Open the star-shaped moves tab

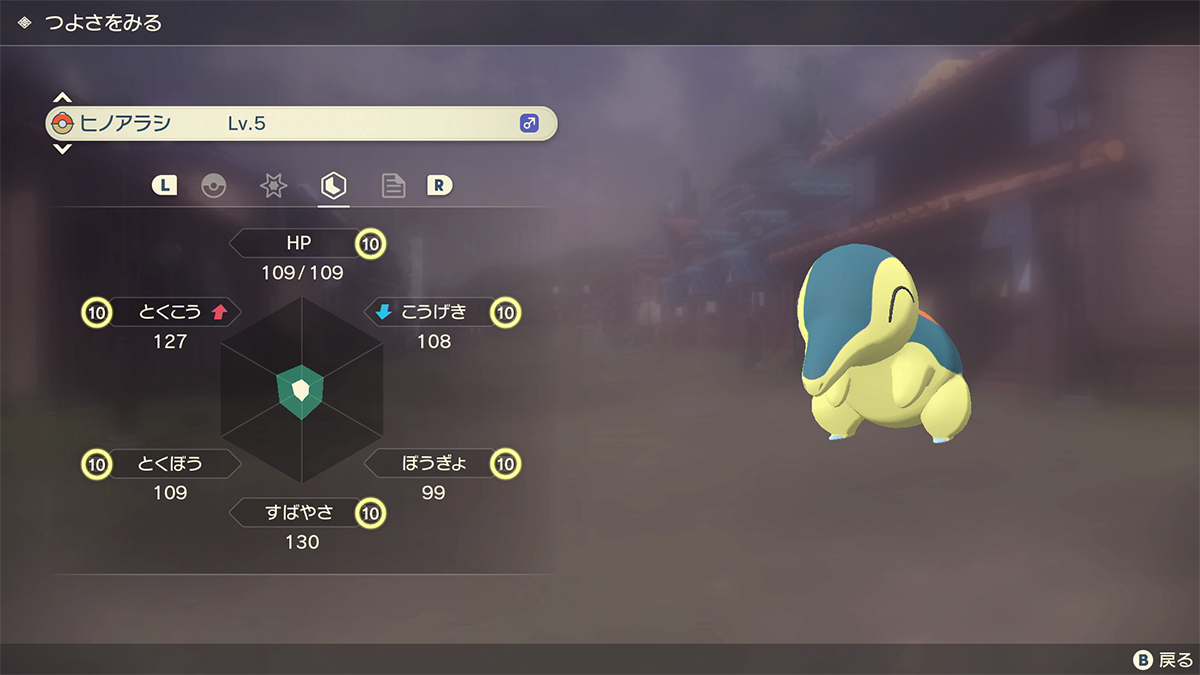click(273, 186)
